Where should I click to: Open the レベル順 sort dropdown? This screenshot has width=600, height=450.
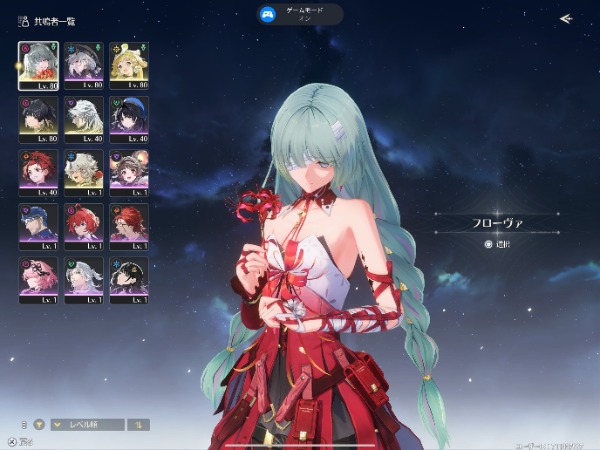[x=88, y=424]
